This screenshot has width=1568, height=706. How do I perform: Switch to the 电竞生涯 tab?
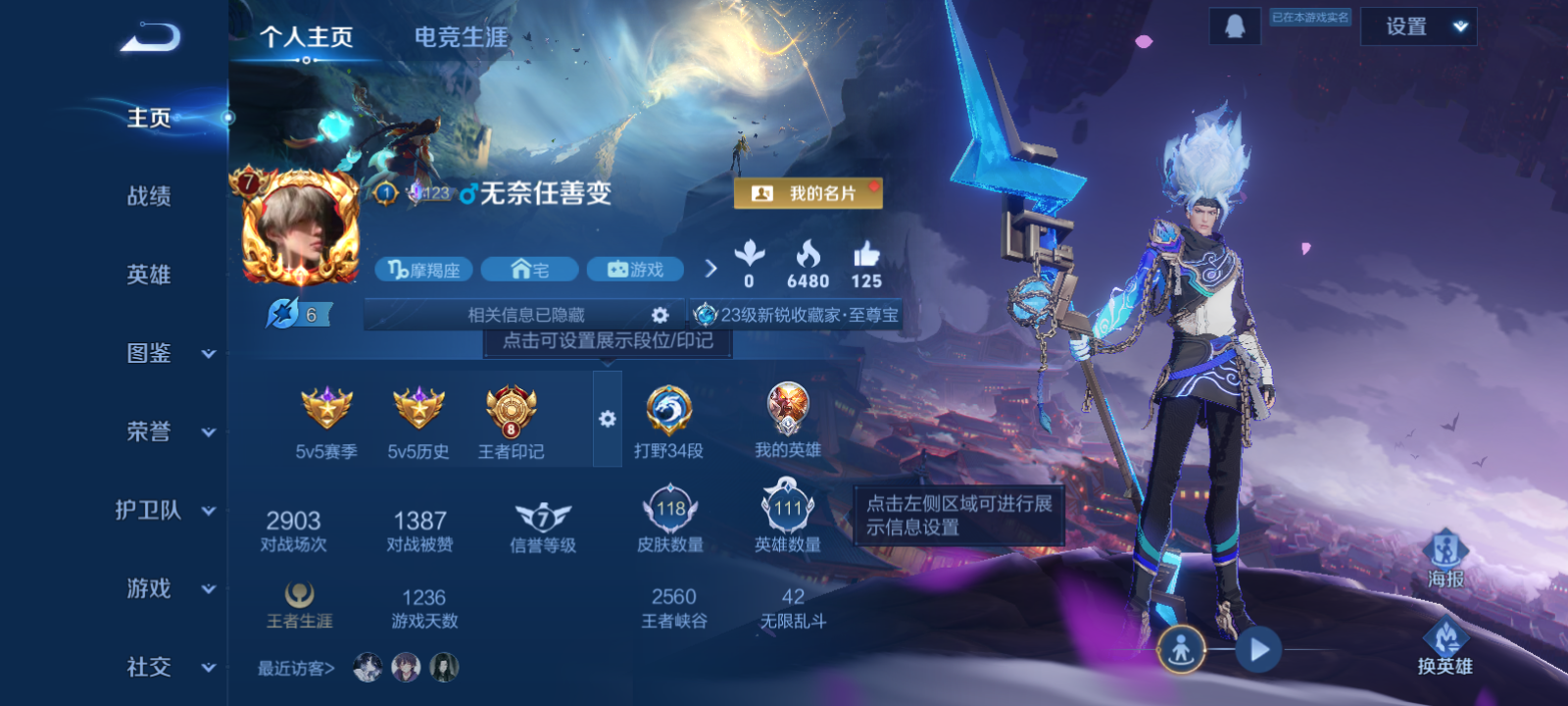click(x=460, y=37)
